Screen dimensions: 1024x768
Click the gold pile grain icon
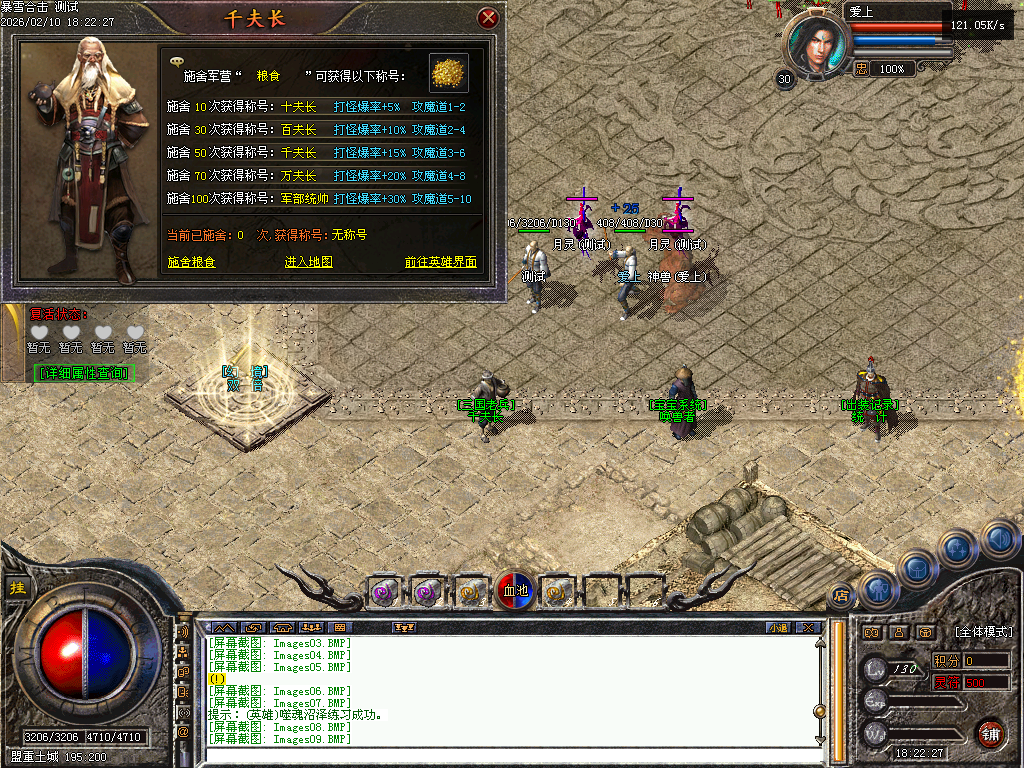[449, 73]
